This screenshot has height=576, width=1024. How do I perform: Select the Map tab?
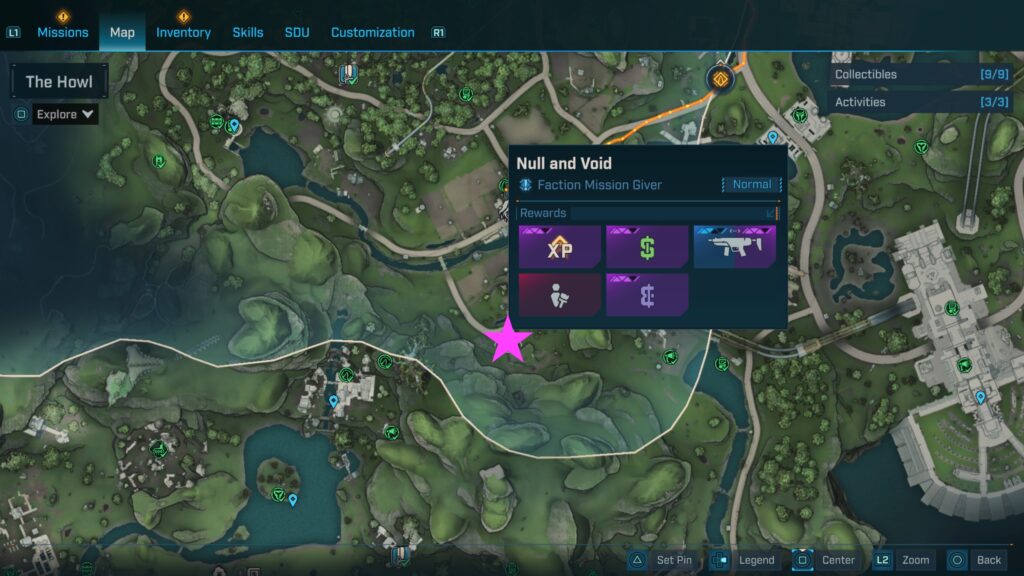[x=122, y=32]
